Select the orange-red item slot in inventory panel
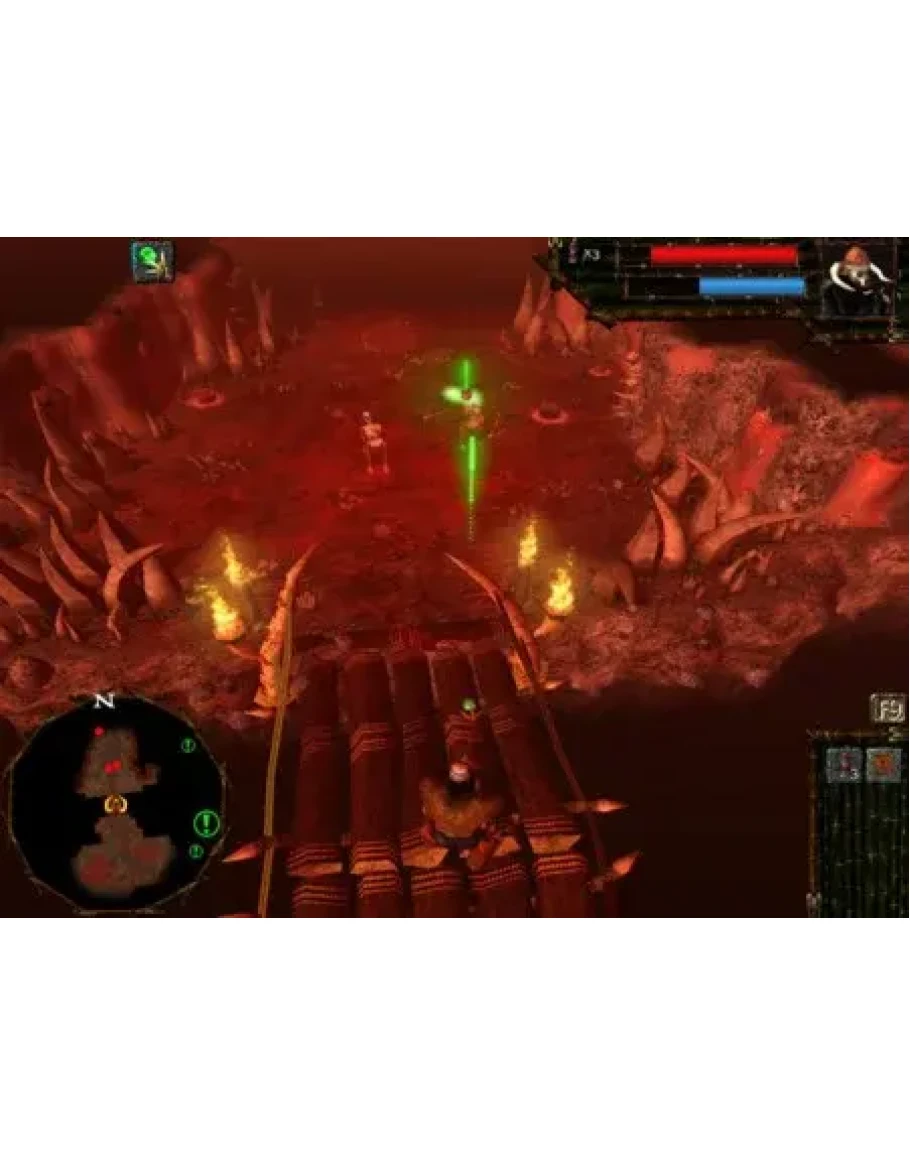Image resolution: width=910 pixels, height=1155 pixels. pos(883,766)
